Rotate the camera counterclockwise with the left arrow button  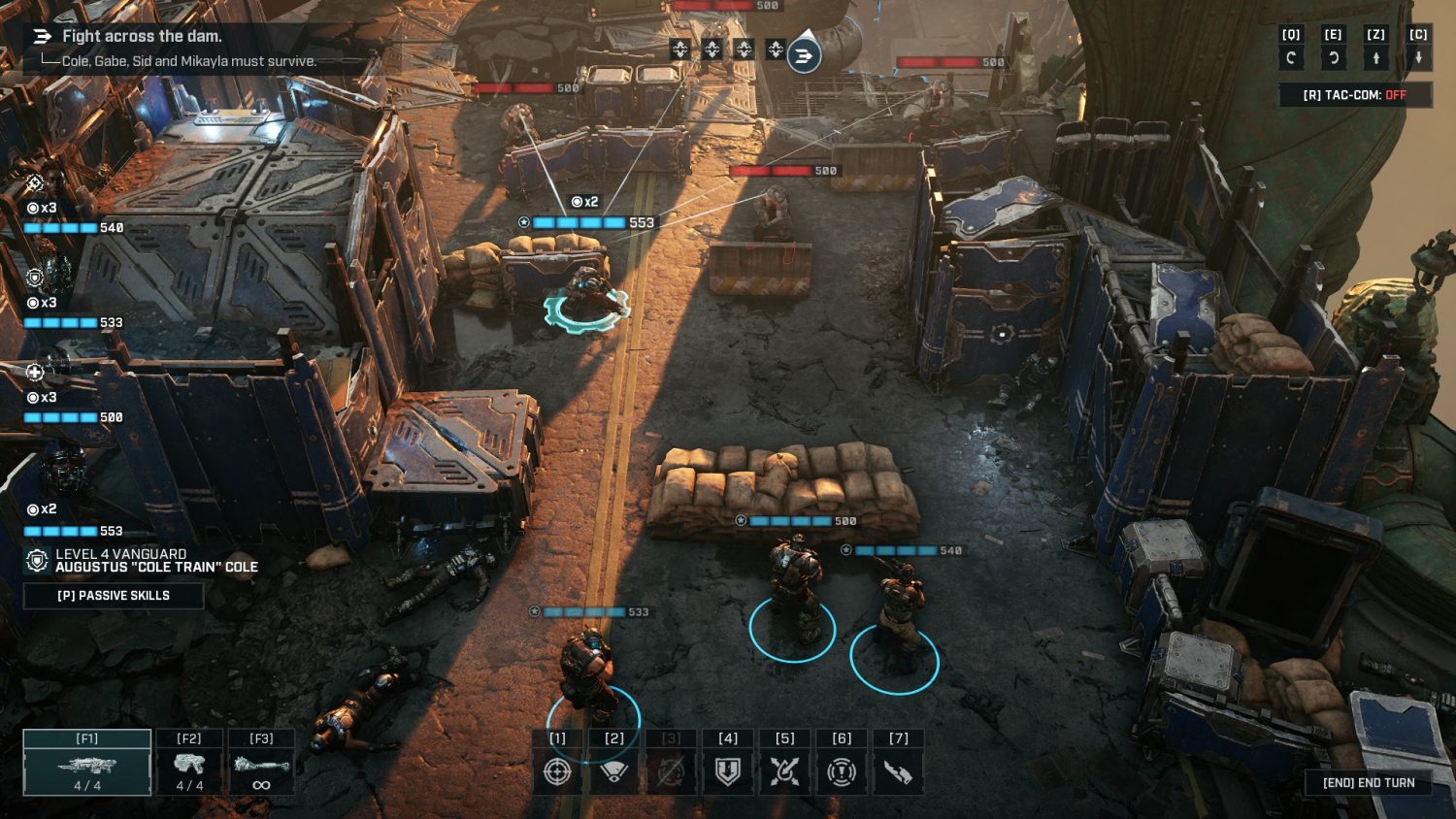click(1291, 57)
